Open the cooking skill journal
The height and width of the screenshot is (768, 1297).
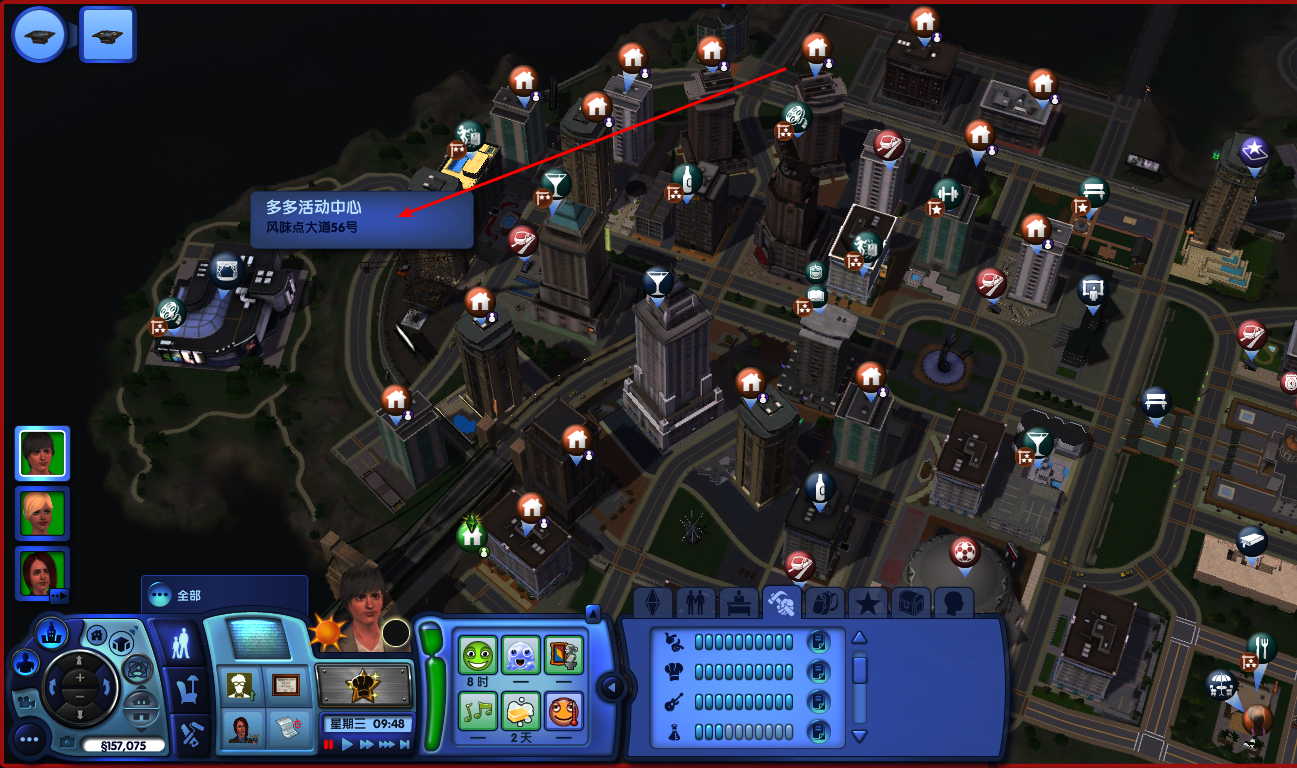pyautogui.click(x=819, y=671)
